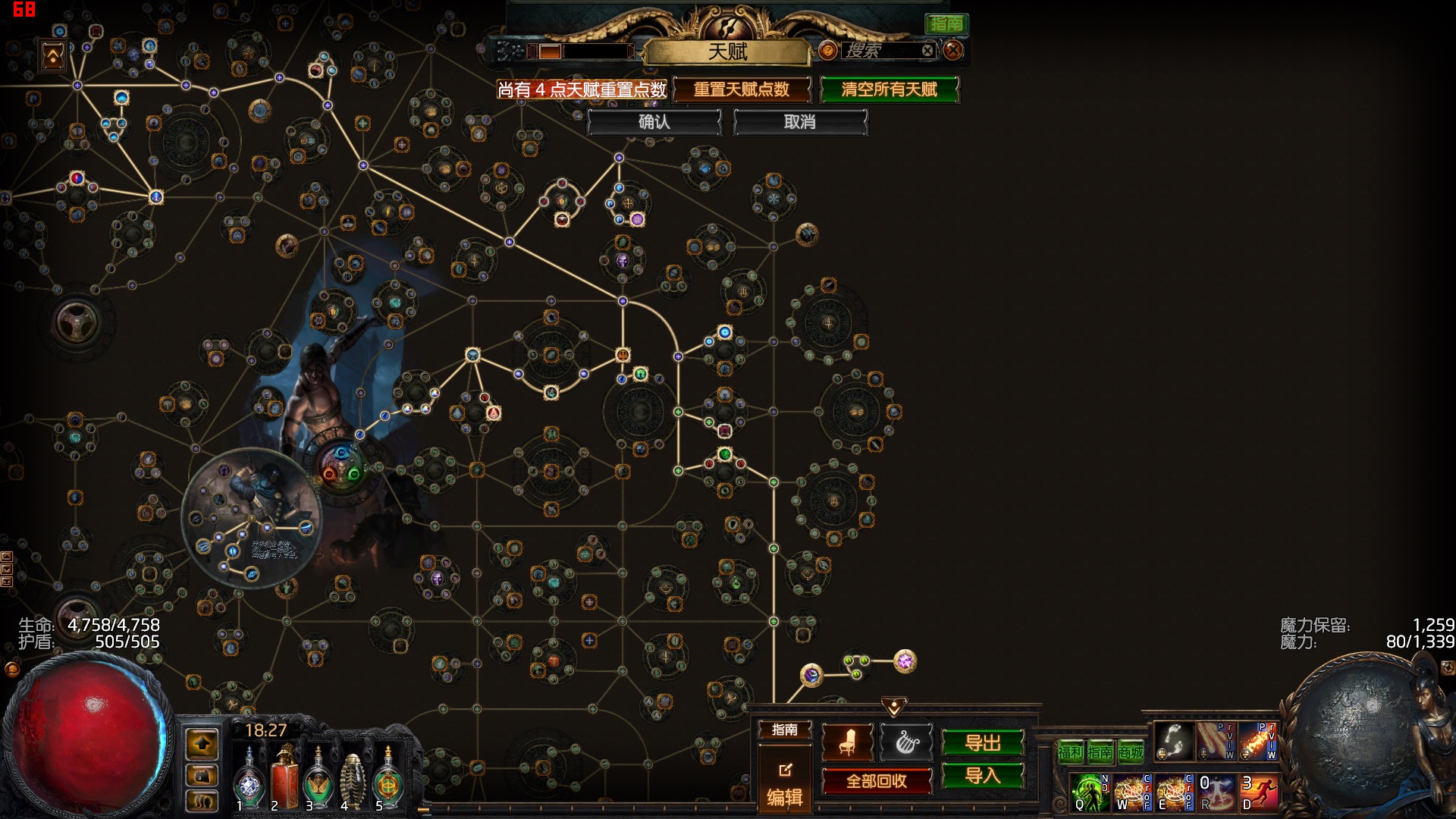The width and height of the screenshot is (1456, 819).
Task: Choose 重置天赋点数 to refund passives
Action: [741, 89]
